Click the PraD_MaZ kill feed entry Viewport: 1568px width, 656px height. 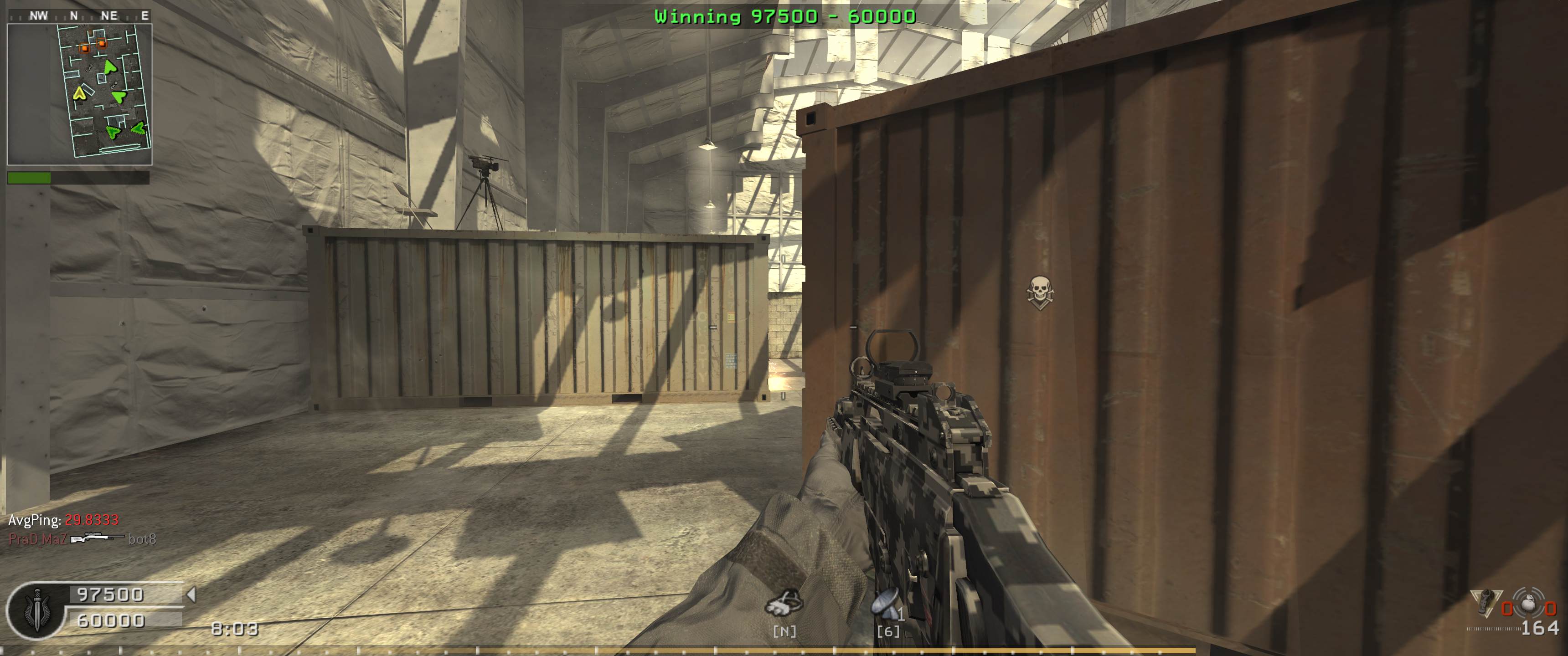[82, 539]
